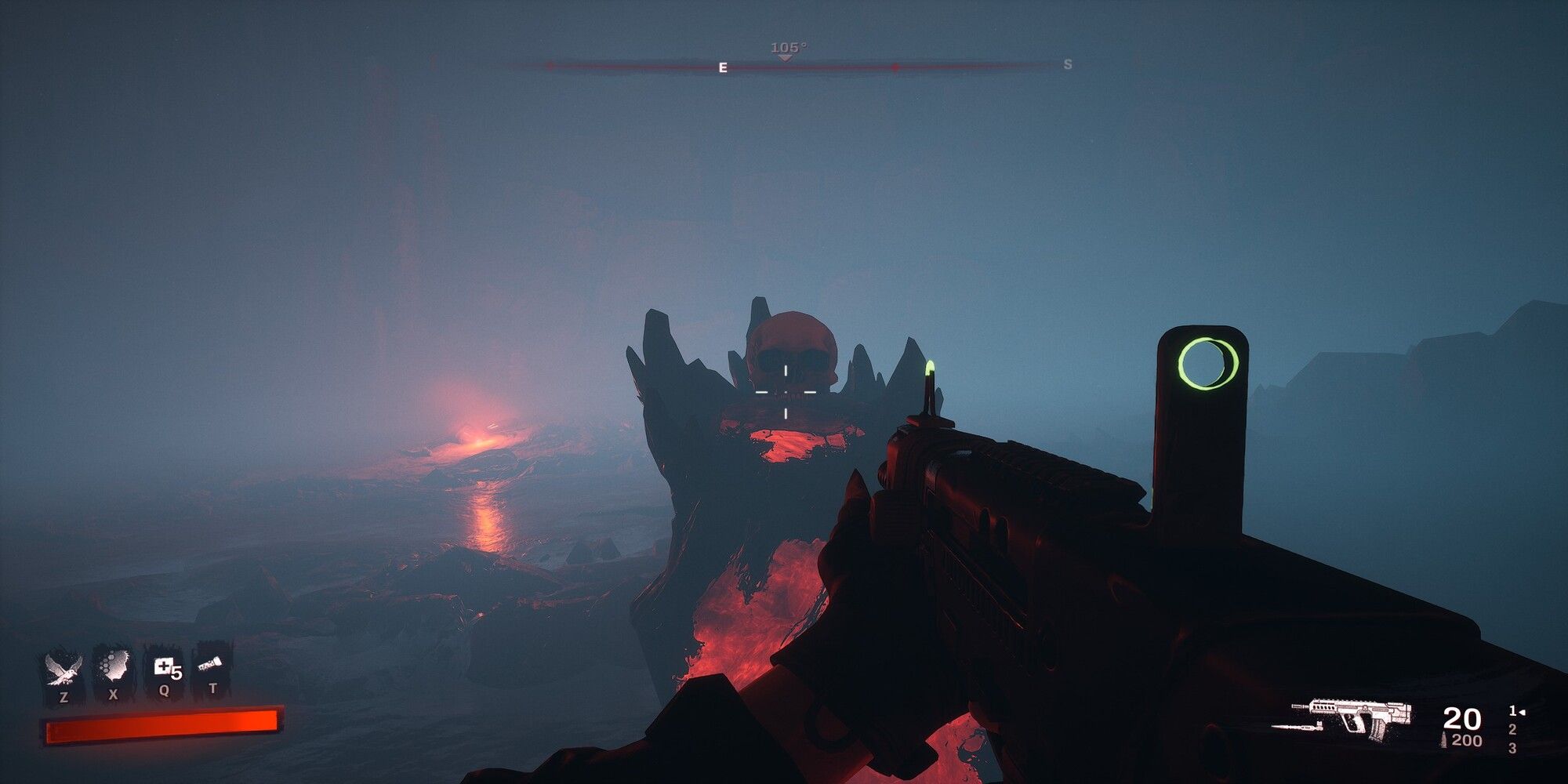Screen dimensions: 1568x784
Task: Click the ammo counter showing 20
Action: pyautogui.click(x=1461, y=717)
